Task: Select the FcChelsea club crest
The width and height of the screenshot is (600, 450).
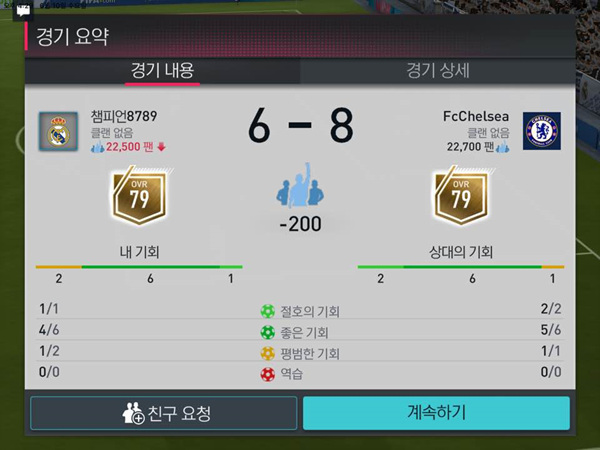Action: tap(542, 132)
